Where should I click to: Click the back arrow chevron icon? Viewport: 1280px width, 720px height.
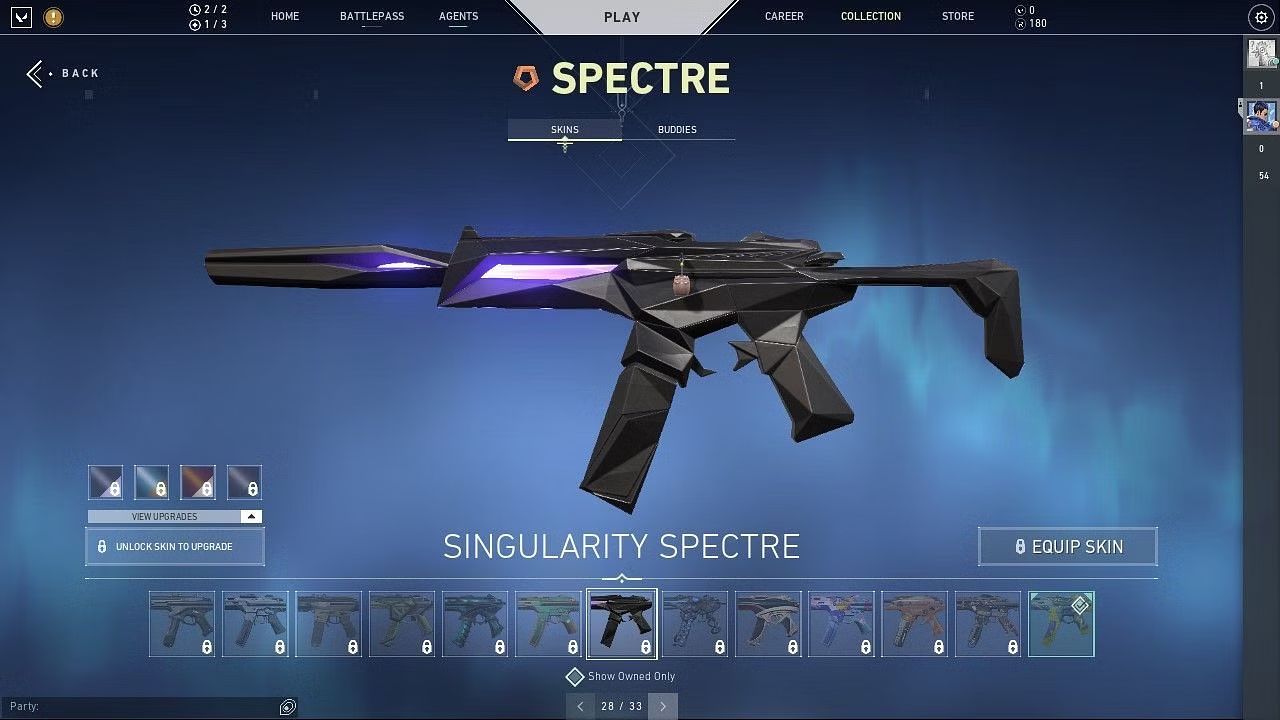click(x=34, y=72)
